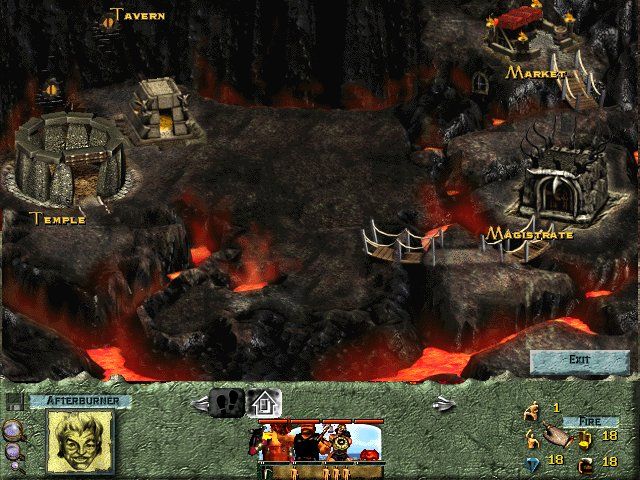This screenshot has height=480, width=640.
Task: Open the Temple
Action: (x=70, y=160)
